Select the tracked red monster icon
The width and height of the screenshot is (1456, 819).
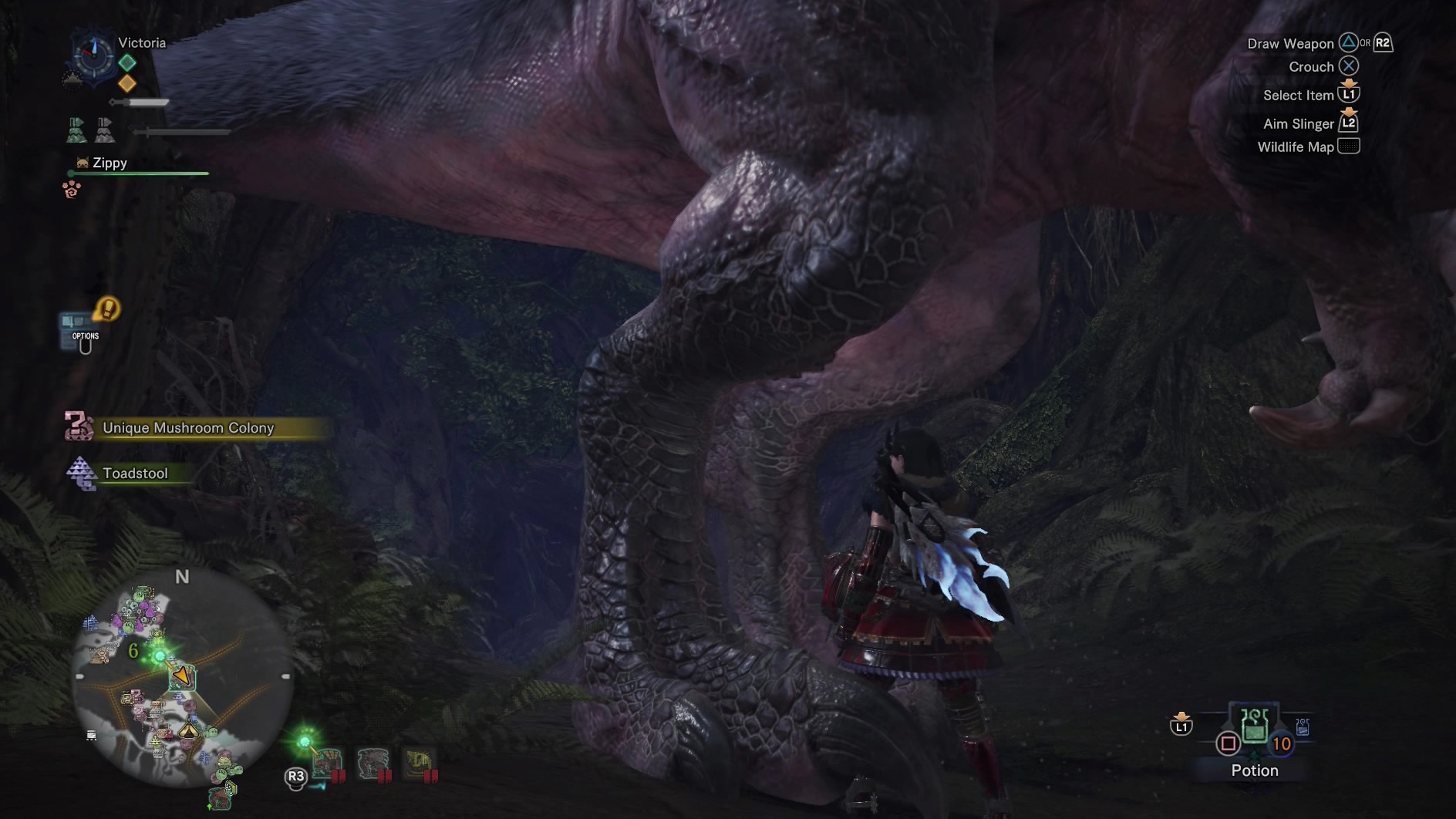(x=327, y=764)
